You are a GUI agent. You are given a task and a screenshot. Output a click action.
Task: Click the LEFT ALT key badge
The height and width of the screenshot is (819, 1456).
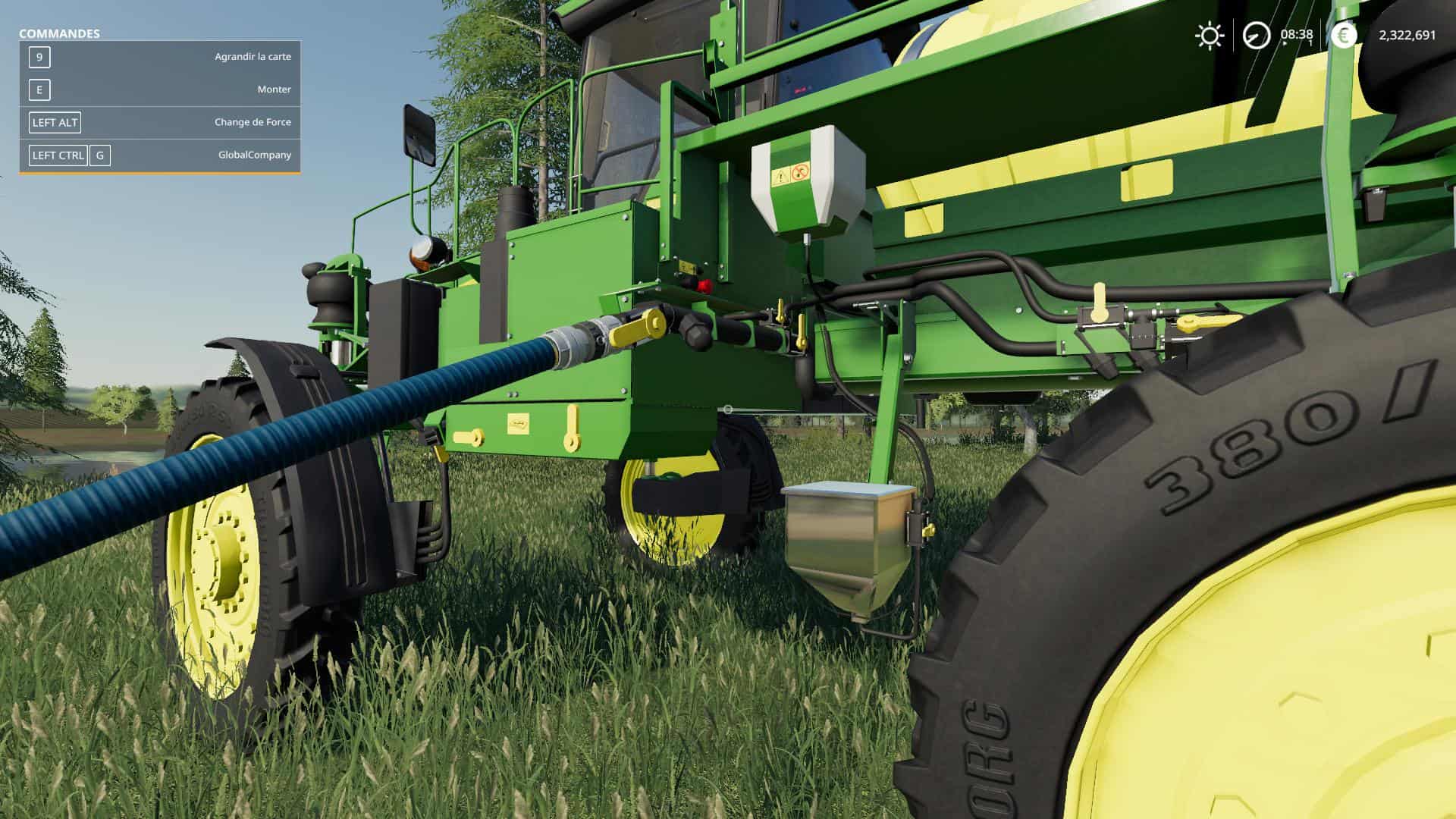(53, 122)
